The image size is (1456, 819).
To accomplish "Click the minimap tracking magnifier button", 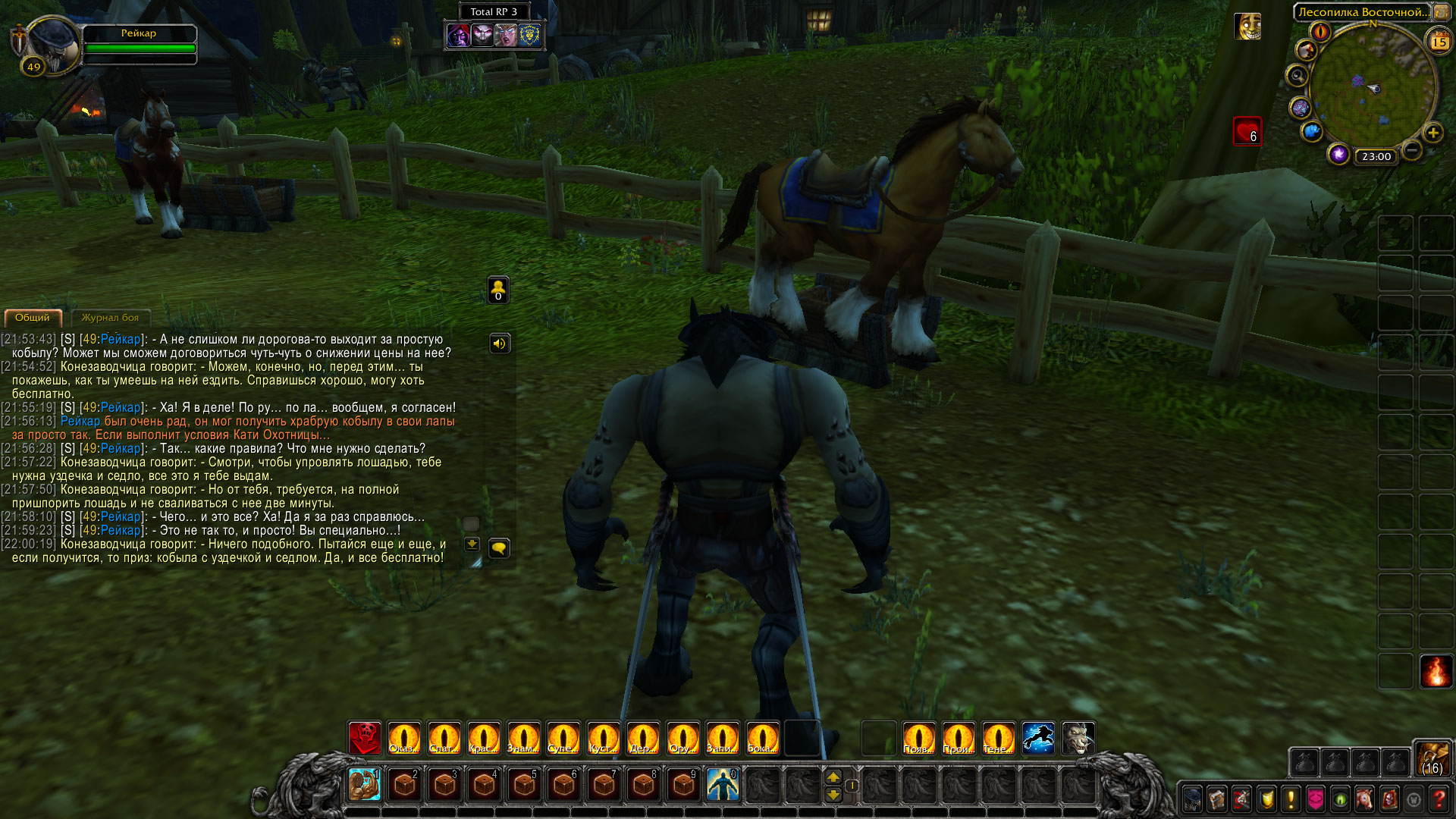I will 1297,76.
